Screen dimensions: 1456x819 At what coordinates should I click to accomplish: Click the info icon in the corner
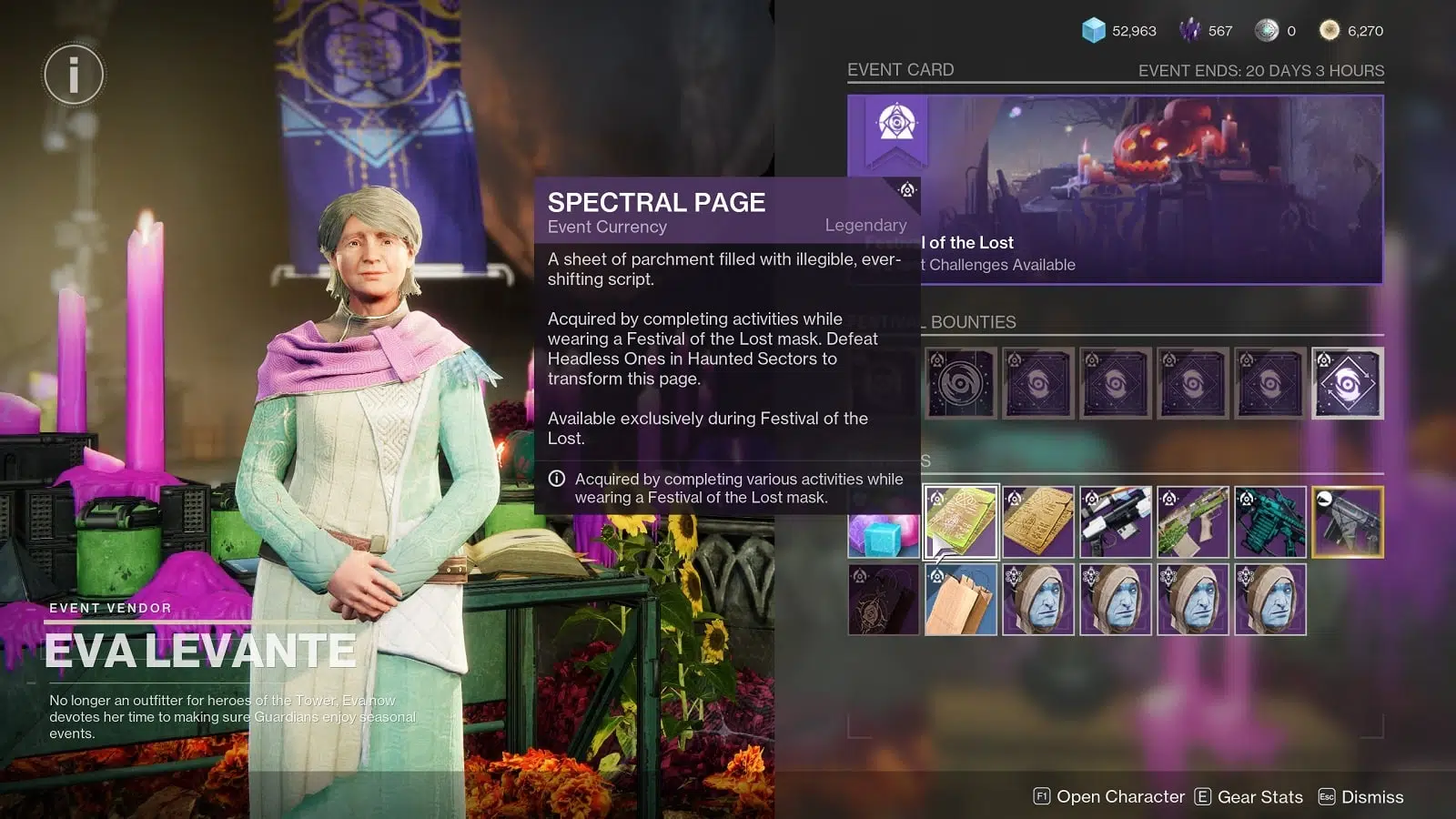coord(74,74)
